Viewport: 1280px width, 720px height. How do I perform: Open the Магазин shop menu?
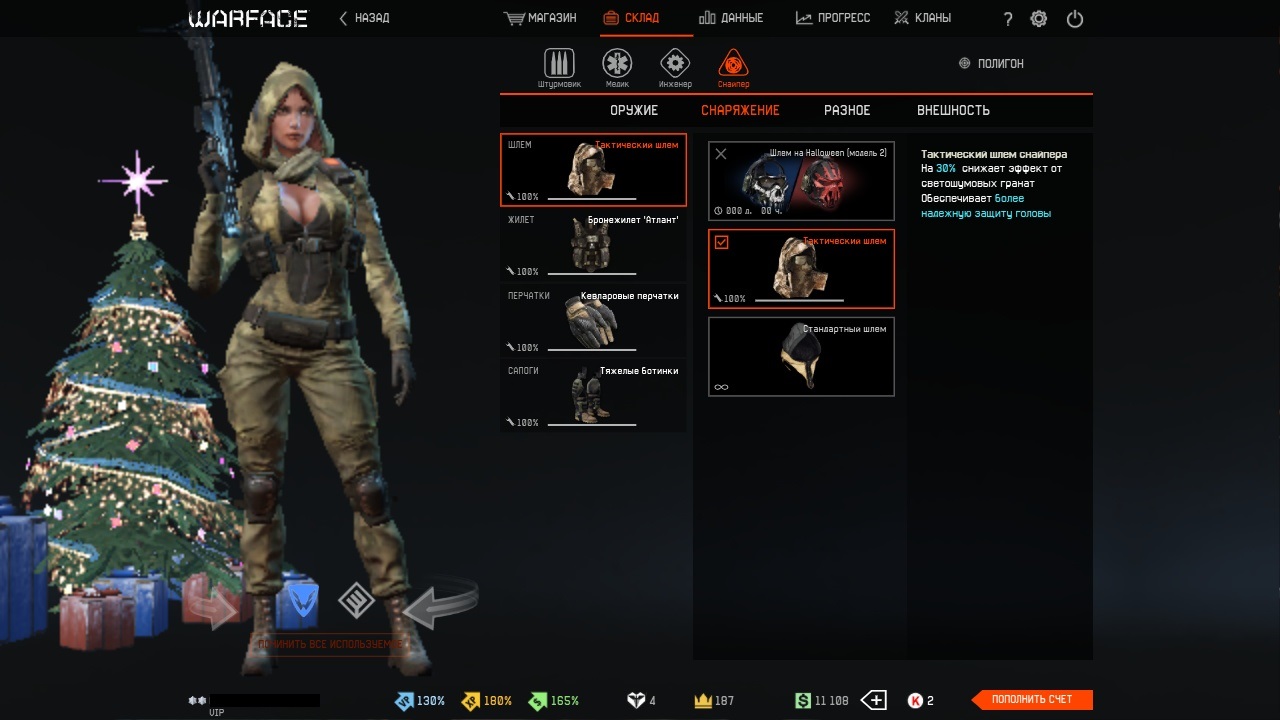[x=541, y=18]
